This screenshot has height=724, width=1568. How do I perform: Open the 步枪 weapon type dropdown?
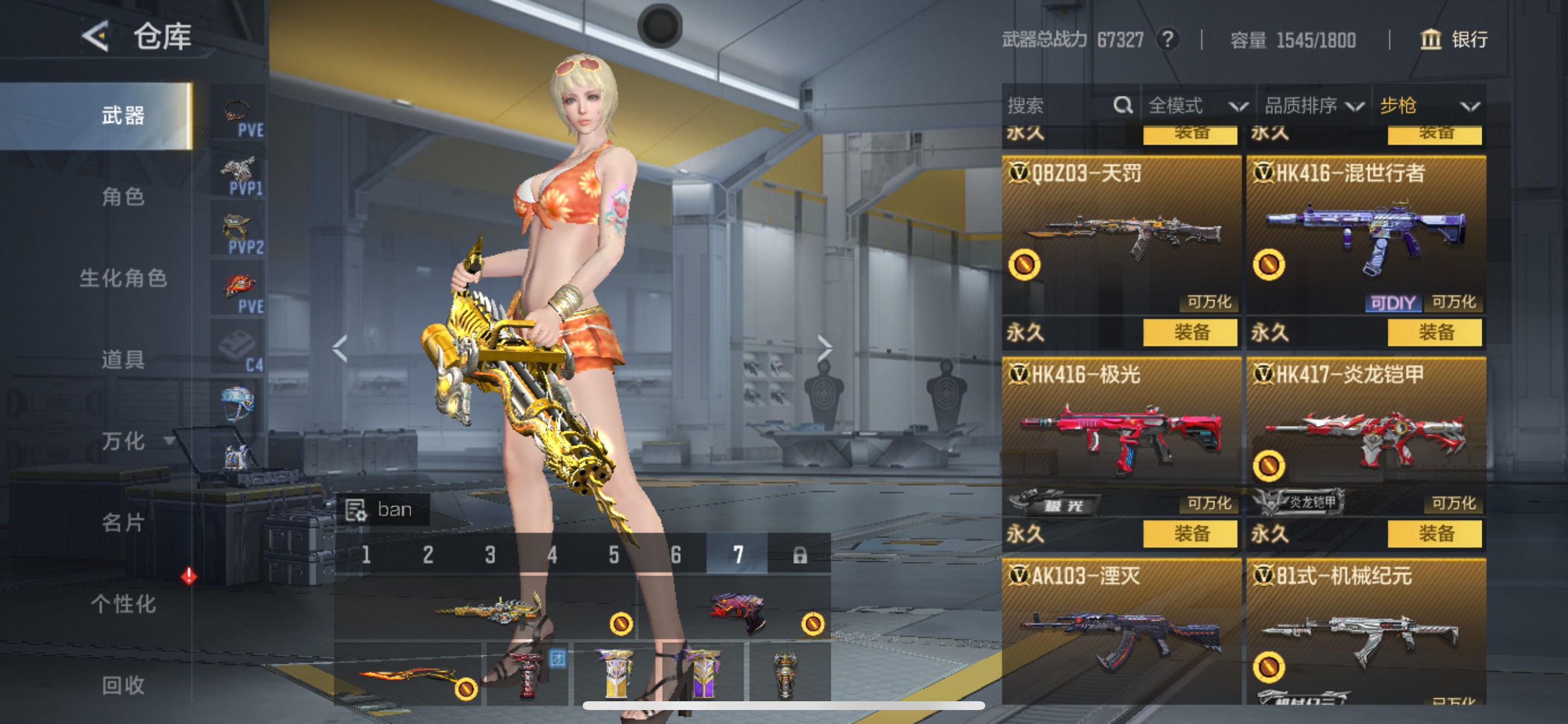[1428, 106]
